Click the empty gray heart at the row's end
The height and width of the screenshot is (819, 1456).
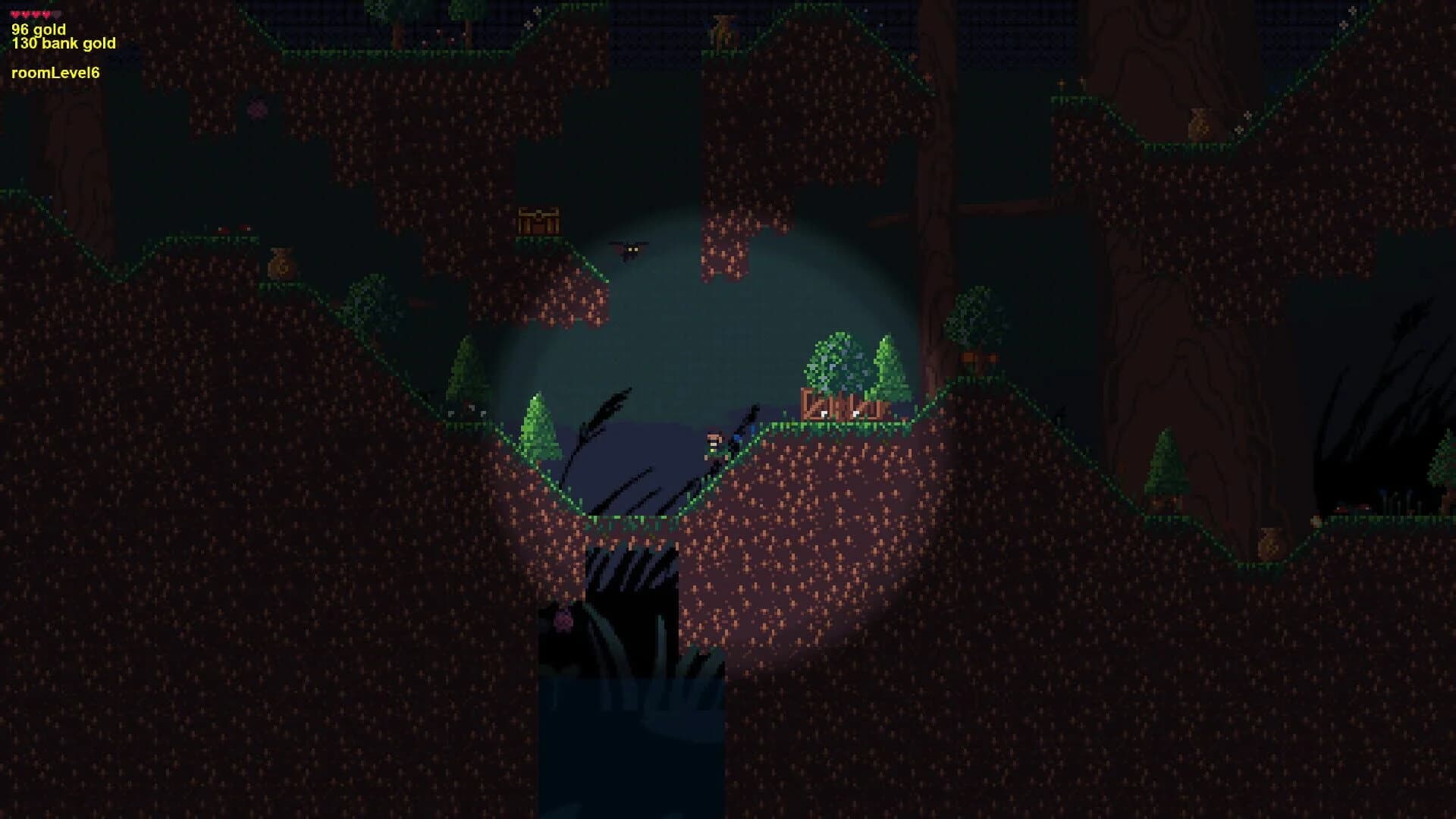pos(55,14)
